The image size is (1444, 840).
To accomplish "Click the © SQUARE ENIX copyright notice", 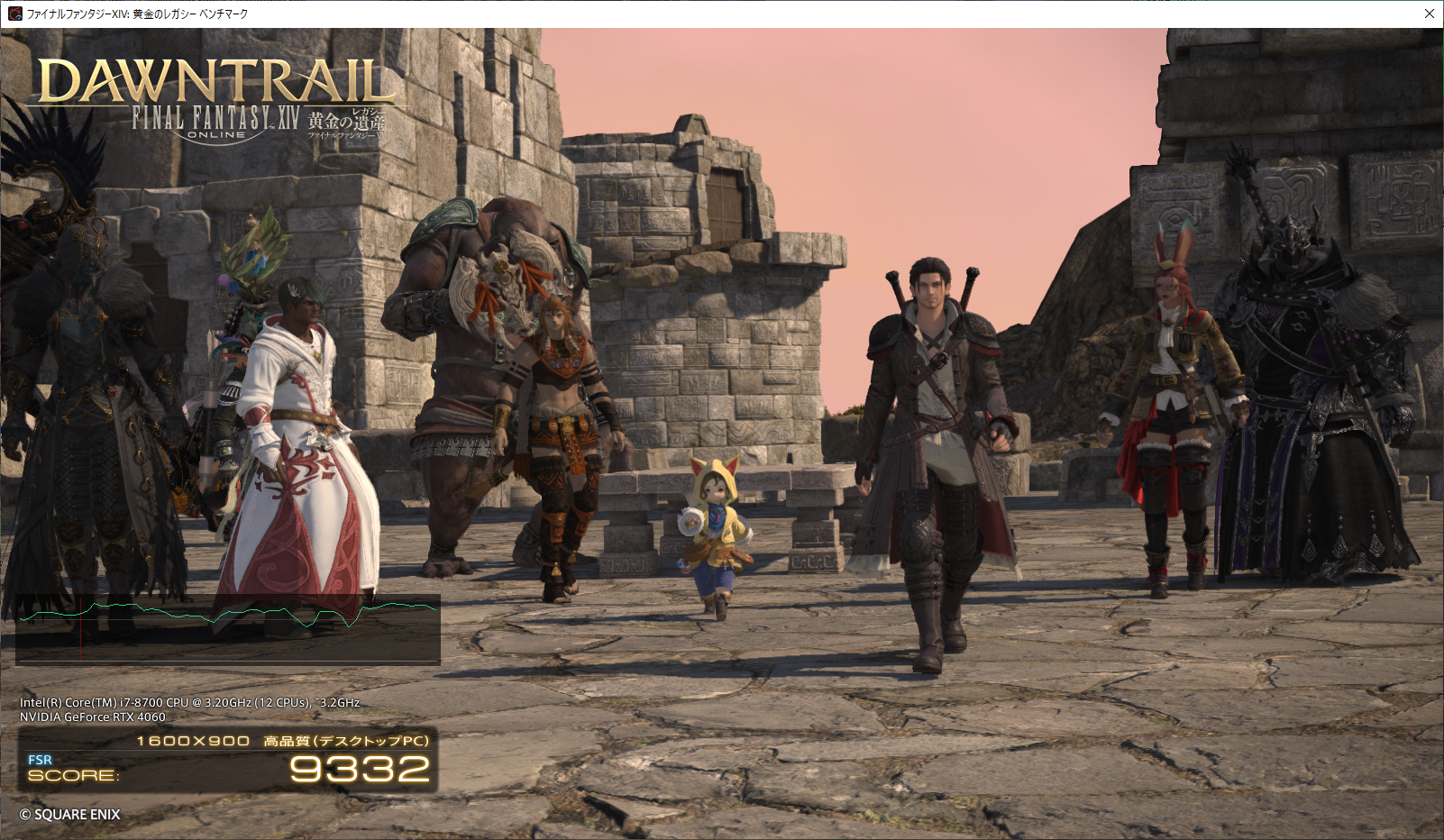I will coord(70,814).
